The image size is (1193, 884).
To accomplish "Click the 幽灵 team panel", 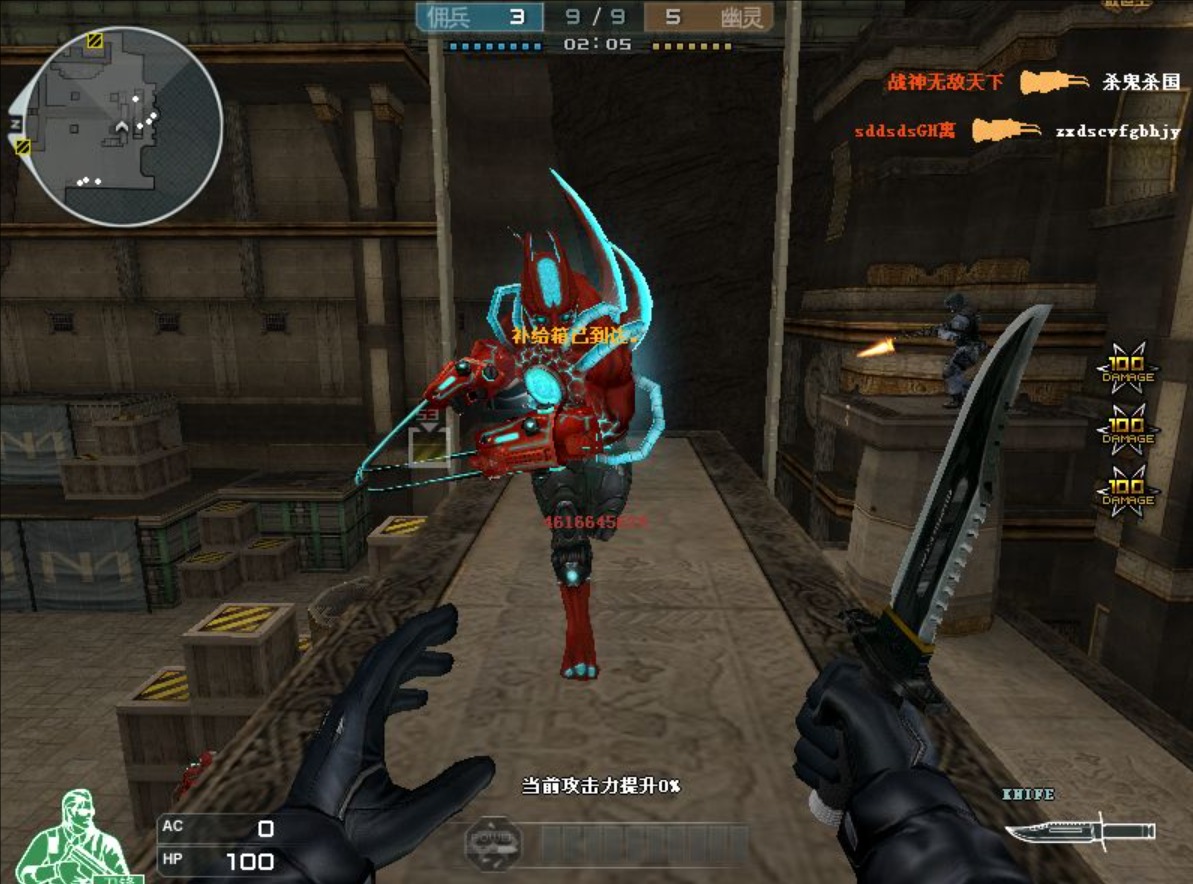I will click(708, 17).
